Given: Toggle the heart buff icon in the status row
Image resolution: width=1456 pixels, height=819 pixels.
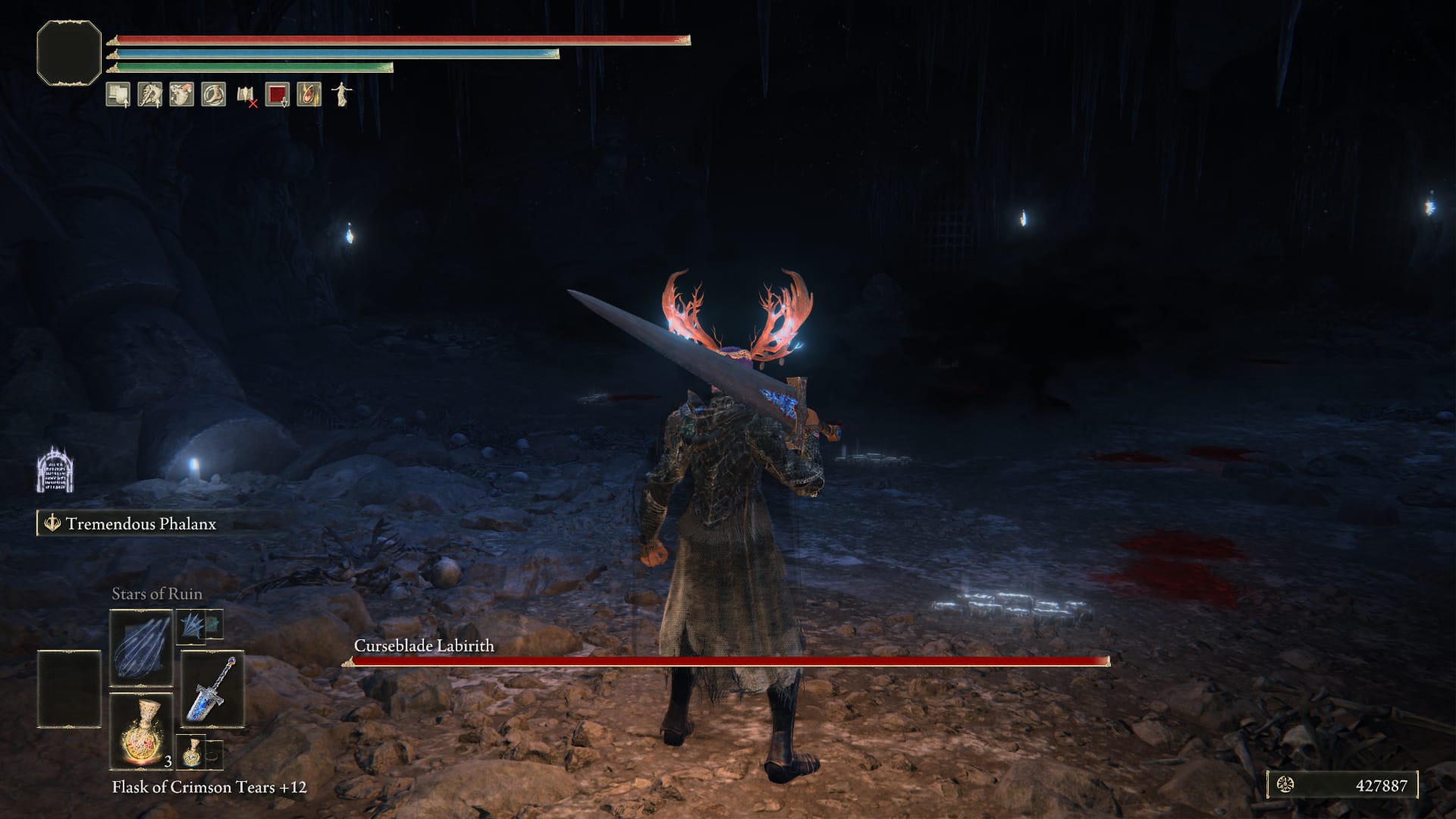Looking at the screenshot, I should (180, 94).
